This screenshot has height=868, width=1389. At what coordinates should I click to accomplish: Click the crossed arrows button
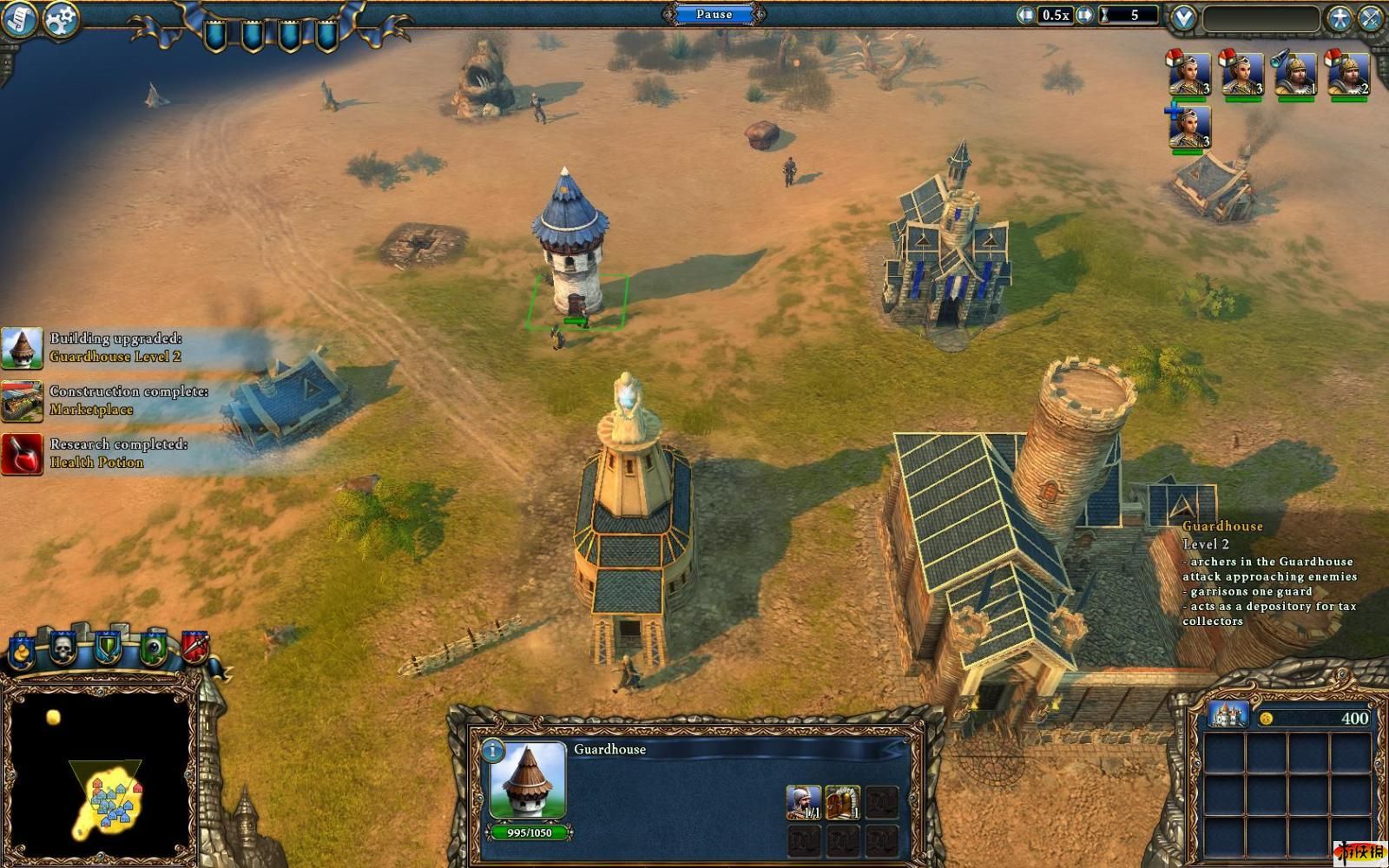point(1372,18)
